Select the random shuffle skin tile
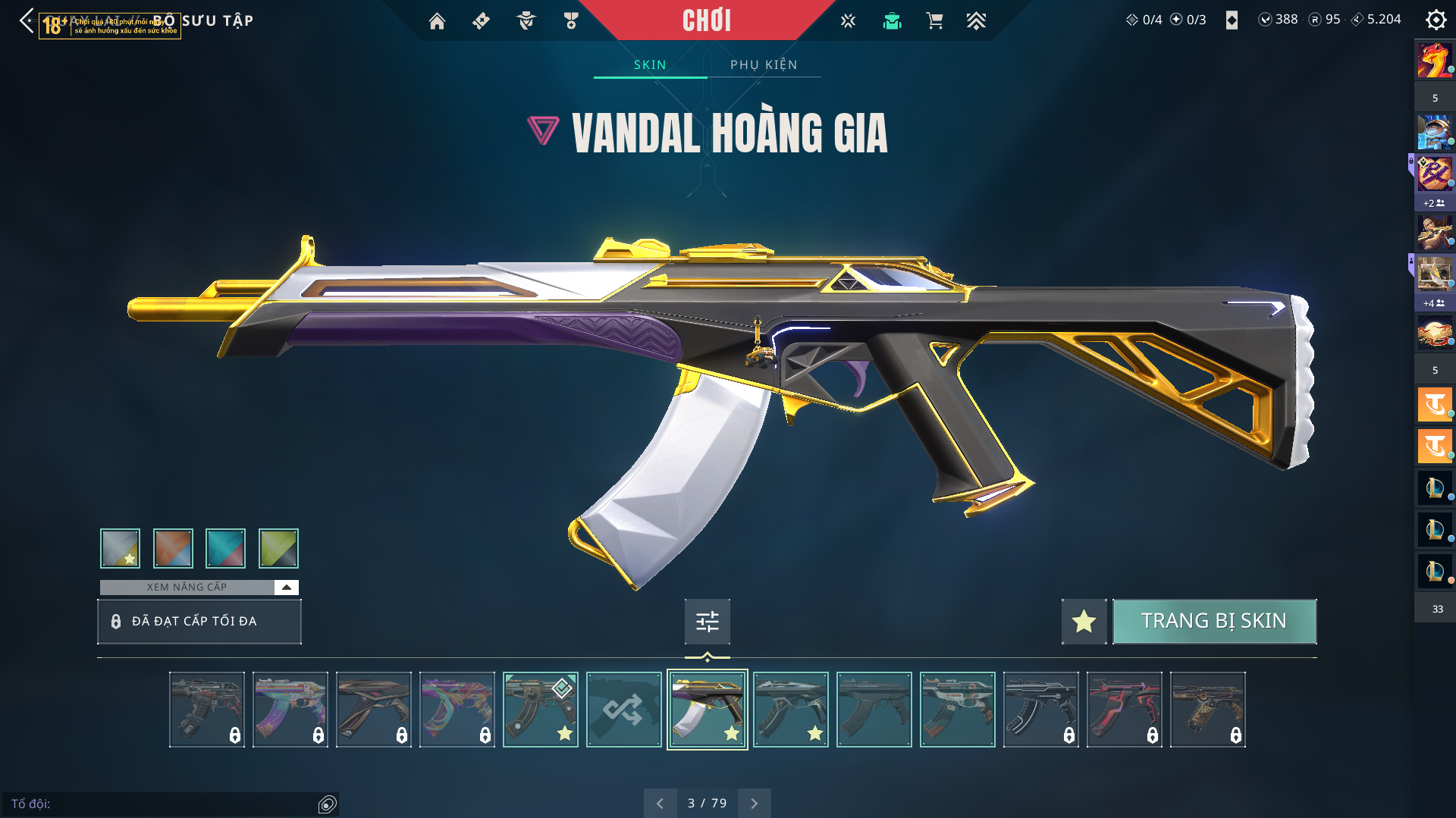Screen dimensions: 1456x818 point(623,710)
